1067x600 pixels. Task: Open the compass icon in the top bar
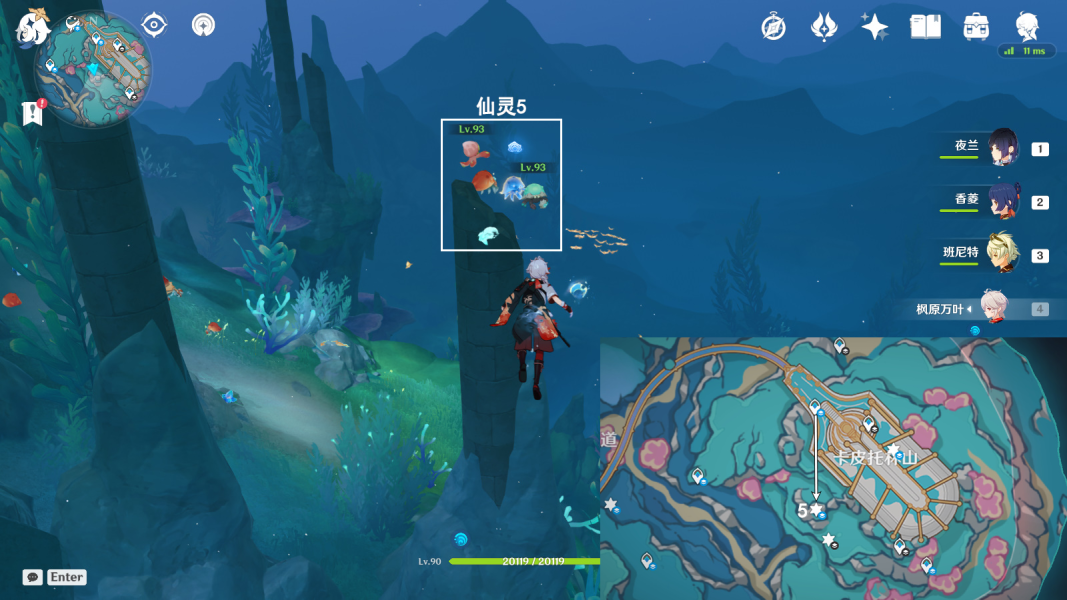pyautogui.click(x=772, y=27)
